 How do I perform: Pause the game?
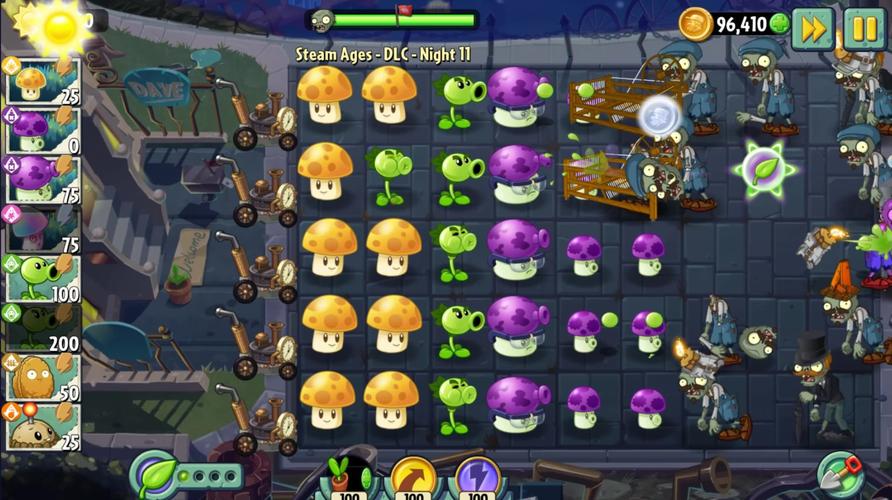click(864, 28)
